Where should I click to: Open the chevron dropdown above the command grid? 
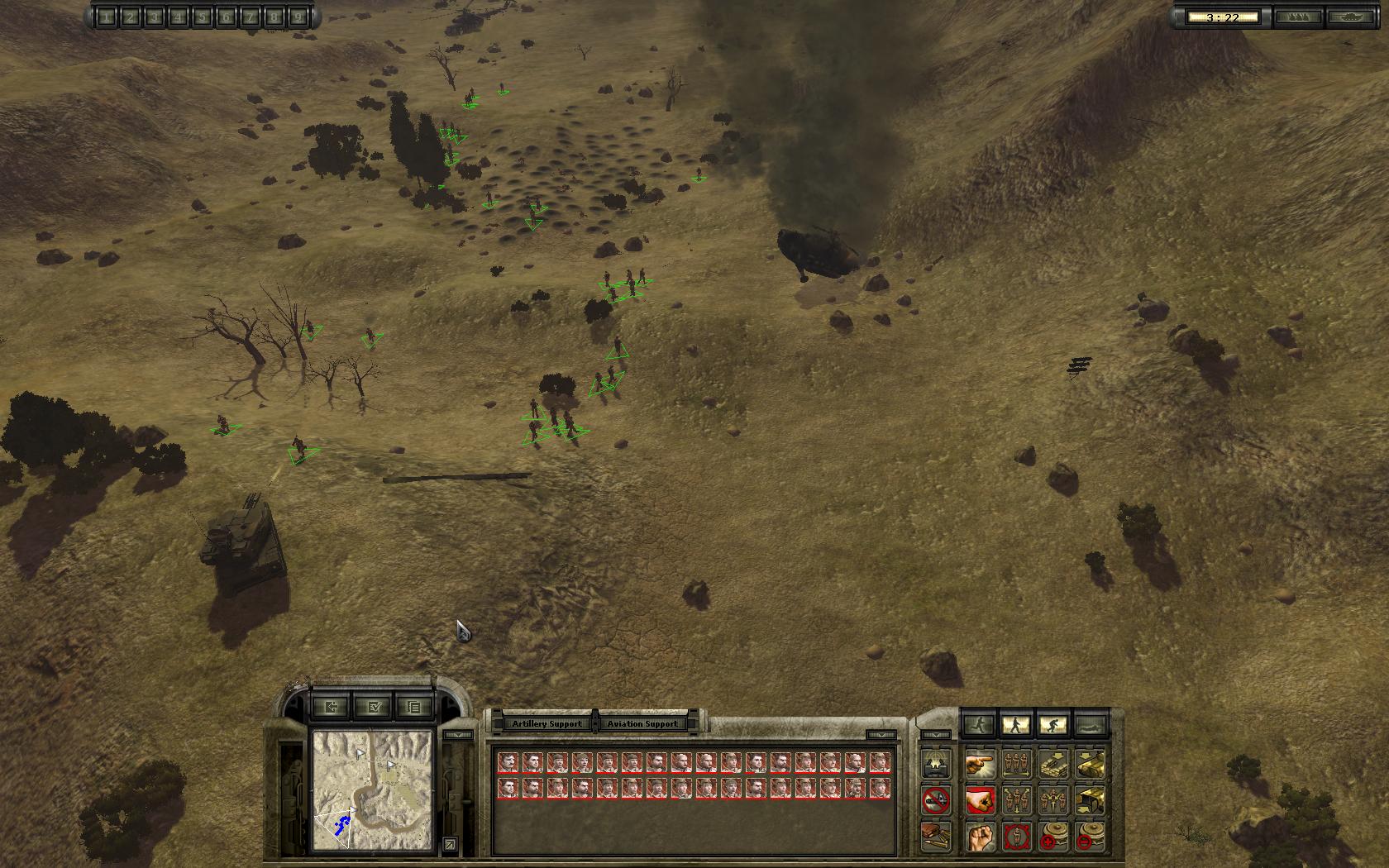coord(937,735)
